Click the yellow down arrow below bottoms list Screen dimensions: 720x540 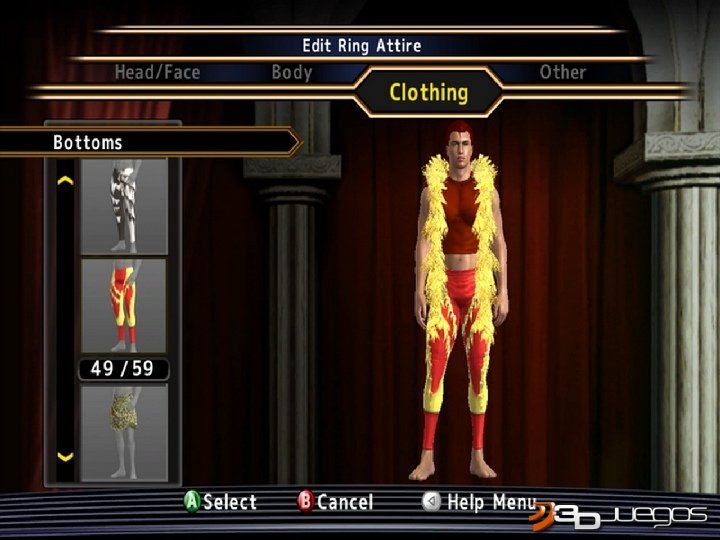tap(66, 457)
